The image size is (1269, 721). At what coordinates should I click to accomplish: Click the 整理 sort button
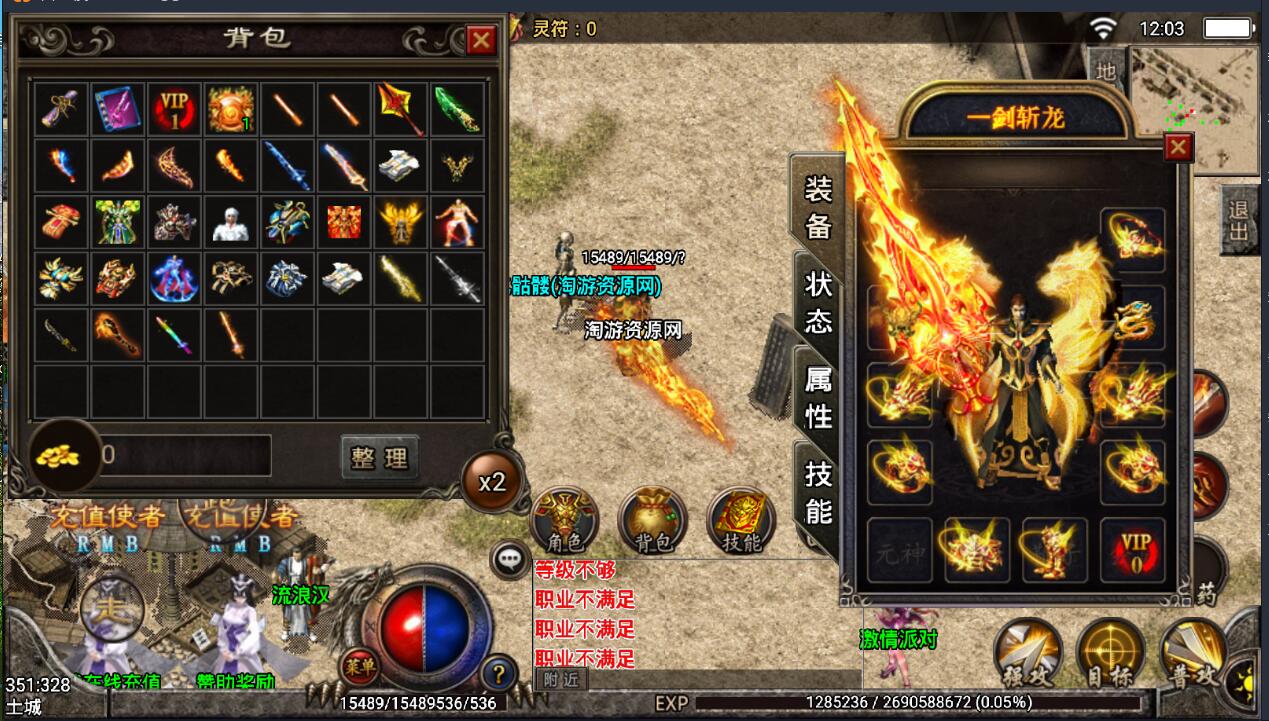click(379, 457)
